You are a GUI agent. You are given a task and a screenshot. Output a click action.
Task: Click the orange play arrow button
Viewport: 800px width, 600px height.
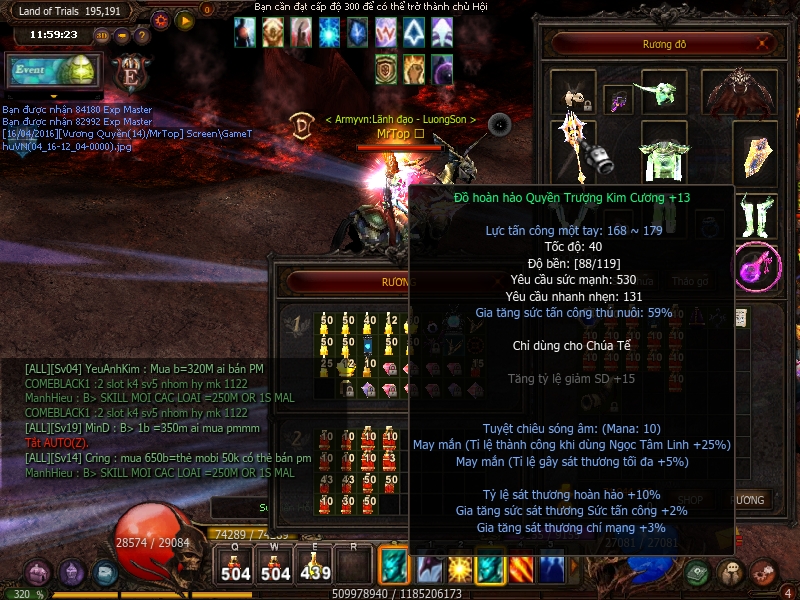tap(184, 19)
